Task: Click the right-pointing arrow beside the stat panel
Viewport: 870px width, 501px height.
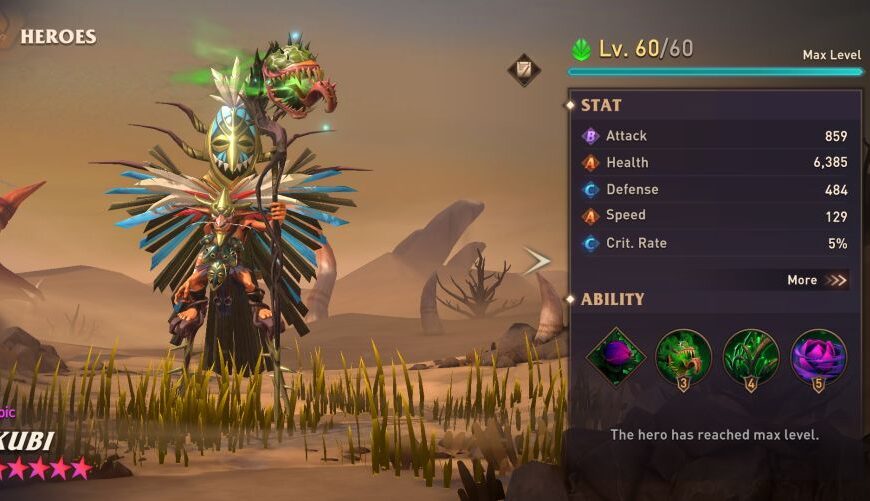Action: click(x=537, y=262)
